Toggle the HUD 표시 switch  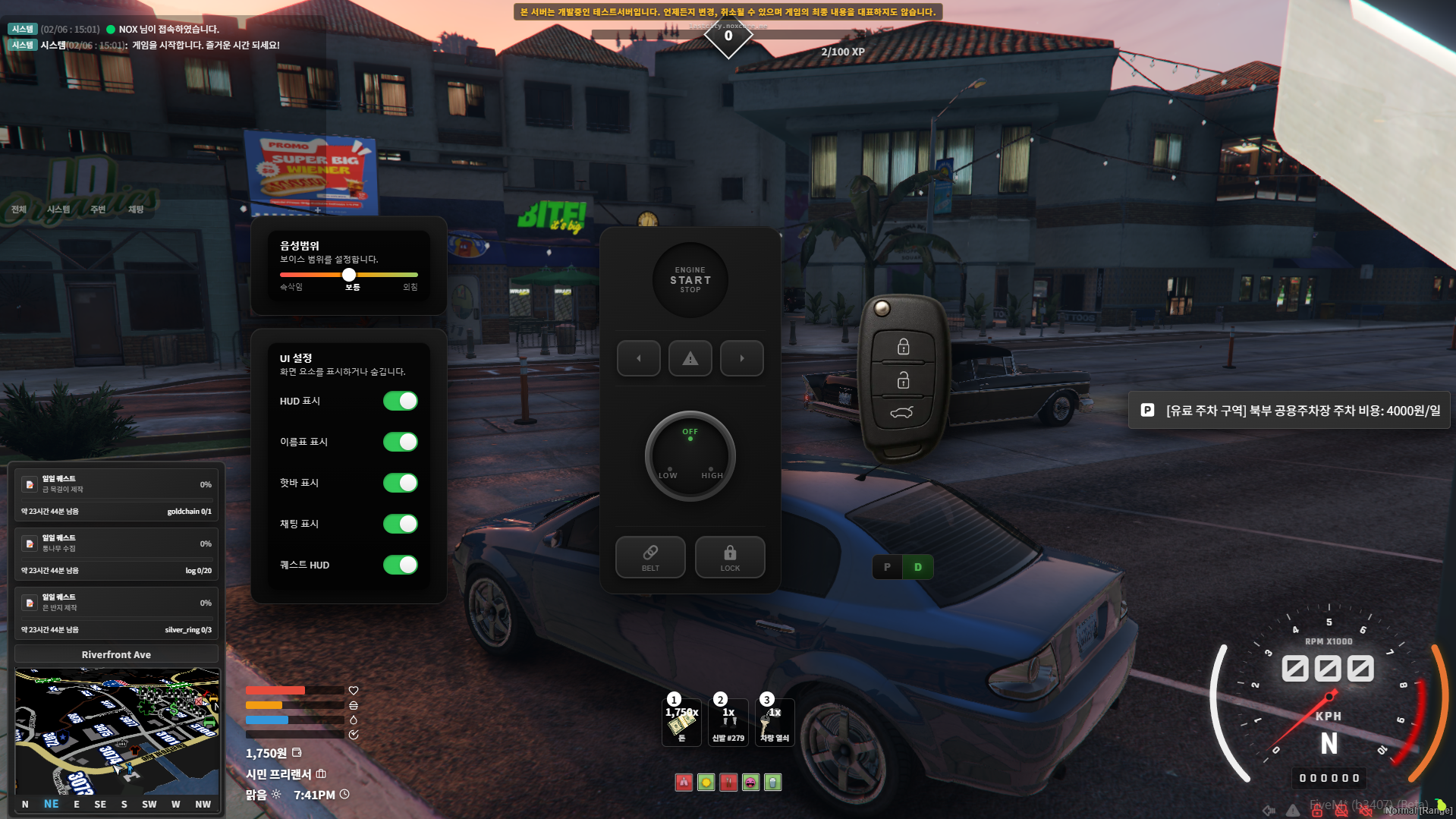tap(400, 401)
